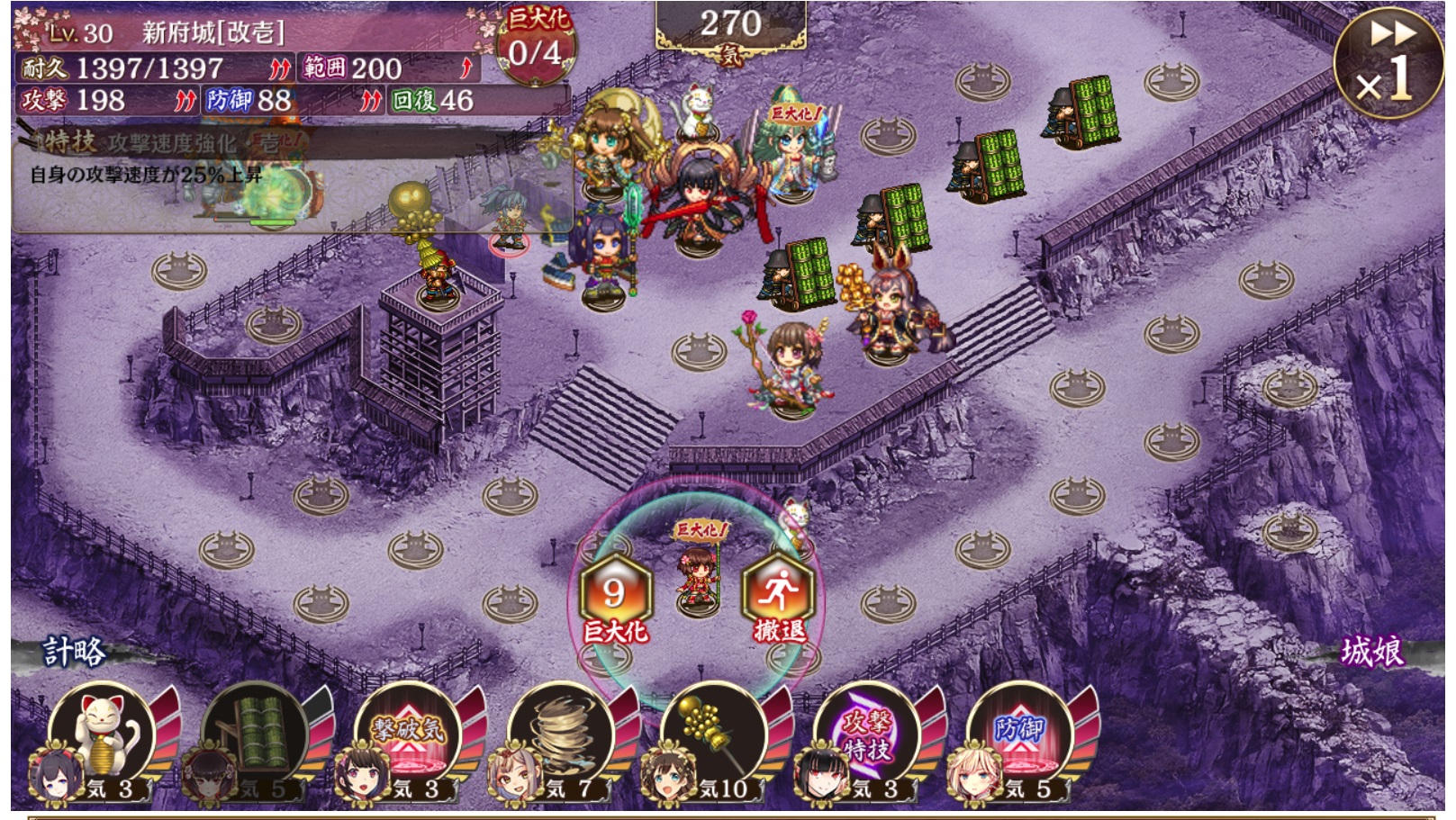Screen dimensions: 1456x820
Task: Select the bamboo shield stratagem
Action: [255, 734]
